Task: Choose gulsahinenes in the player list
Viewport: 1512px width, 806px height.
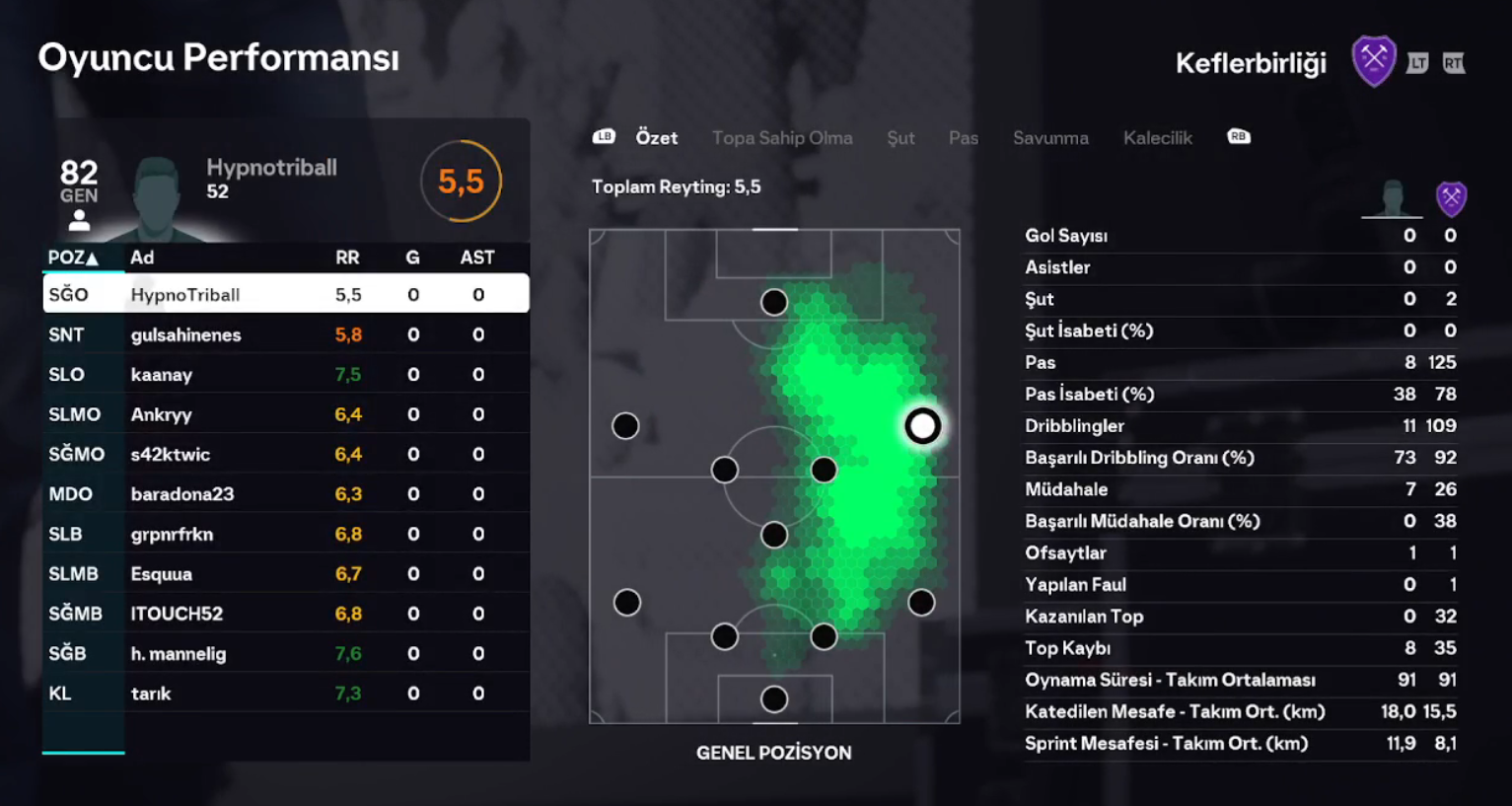Action: (286, 334)
